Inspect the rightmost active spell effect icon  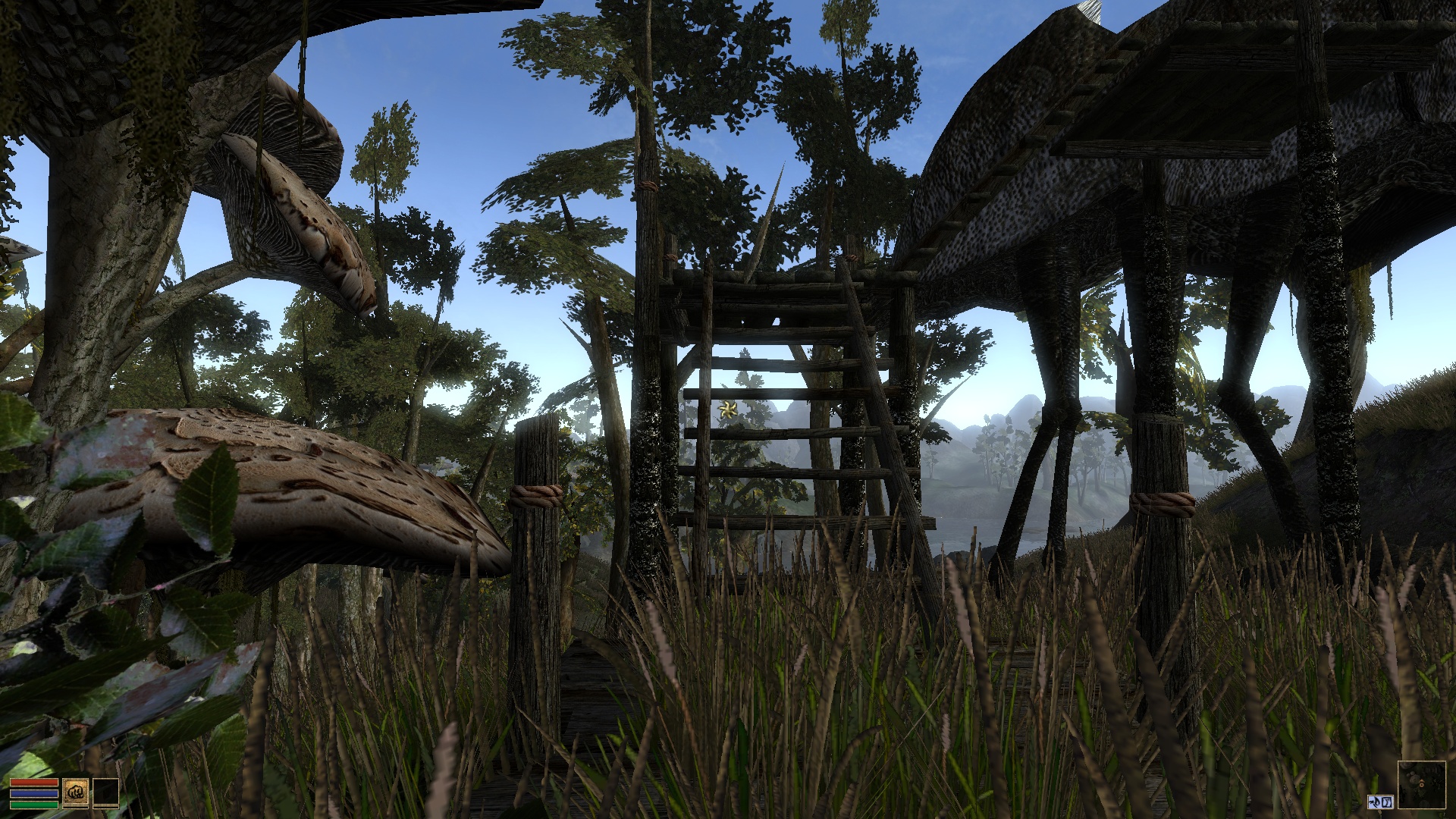1386,802
